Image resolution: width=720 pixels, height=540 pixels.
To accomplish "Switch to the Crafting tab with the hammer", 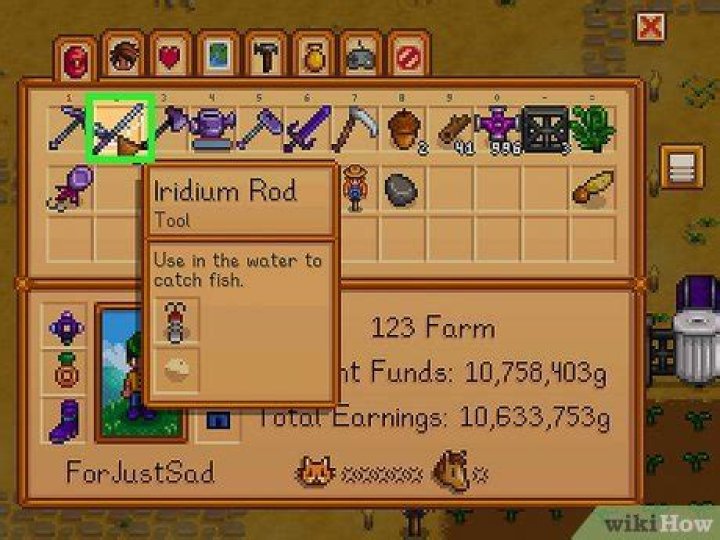I will 264,57.
